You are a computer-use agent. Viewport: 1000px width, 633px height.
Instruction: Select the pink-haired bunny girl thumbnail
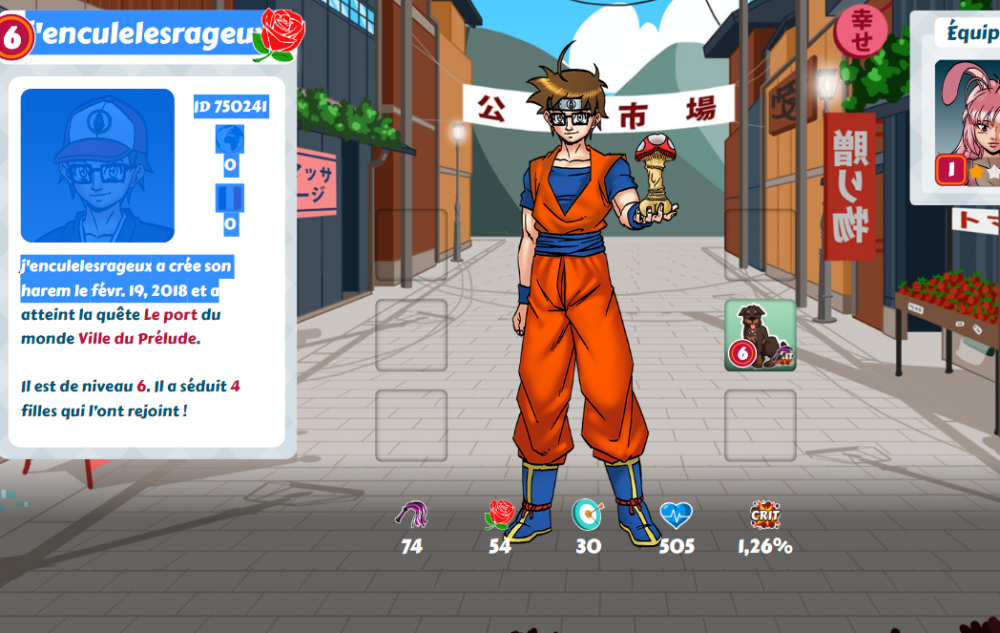coord(967,122)
